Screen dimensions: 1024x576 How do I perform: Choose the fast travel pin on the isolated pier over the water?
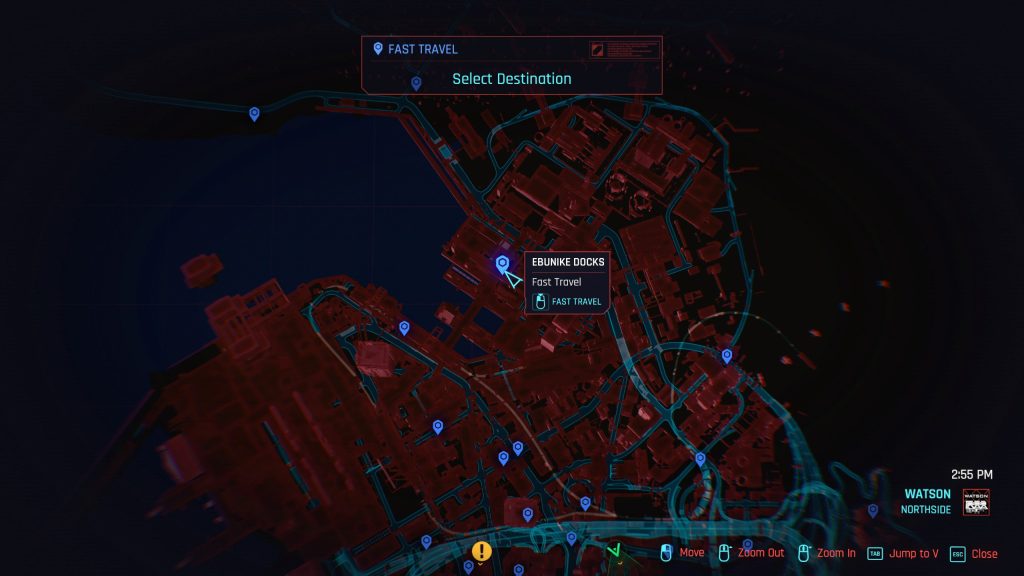pyautogui.click(x=254, y=114)
